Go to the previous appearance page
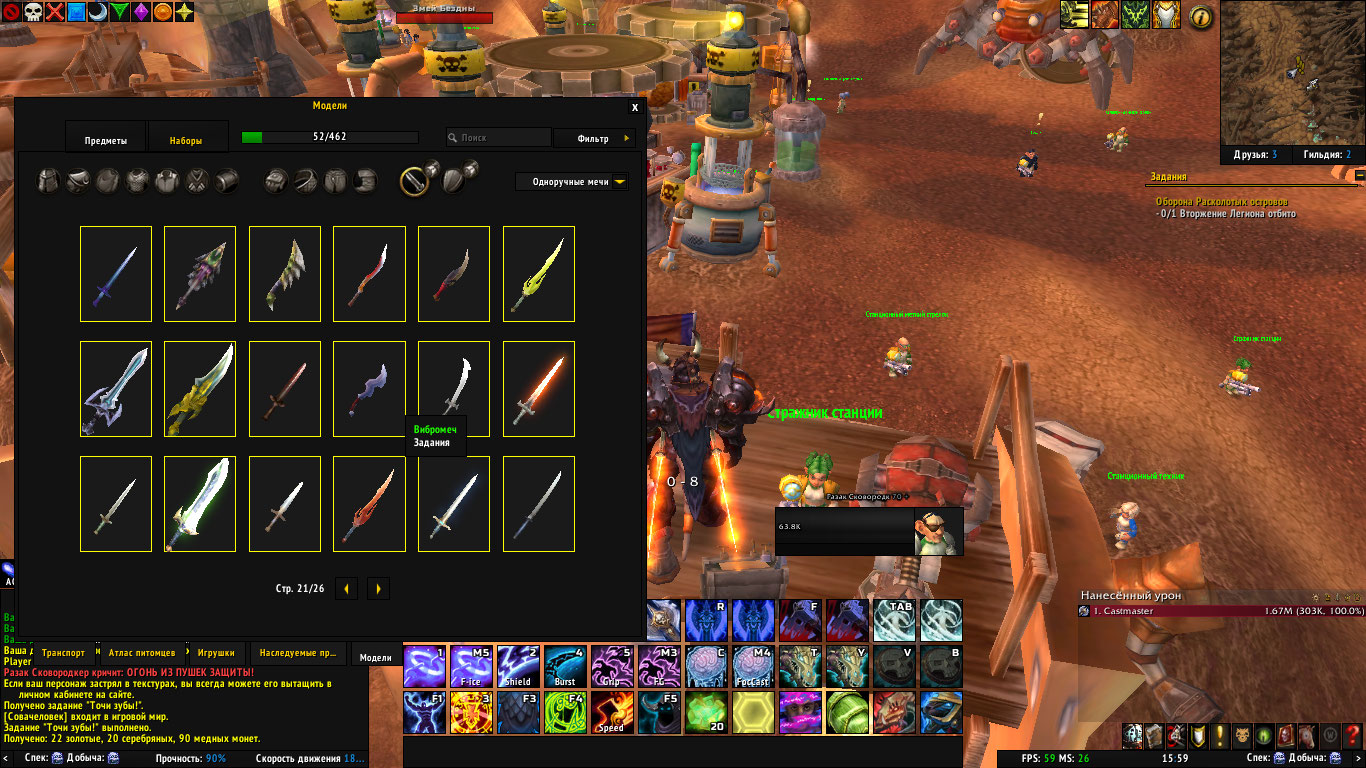The width and height of the screenshot is (1366, 768). (x=346, y=589)
